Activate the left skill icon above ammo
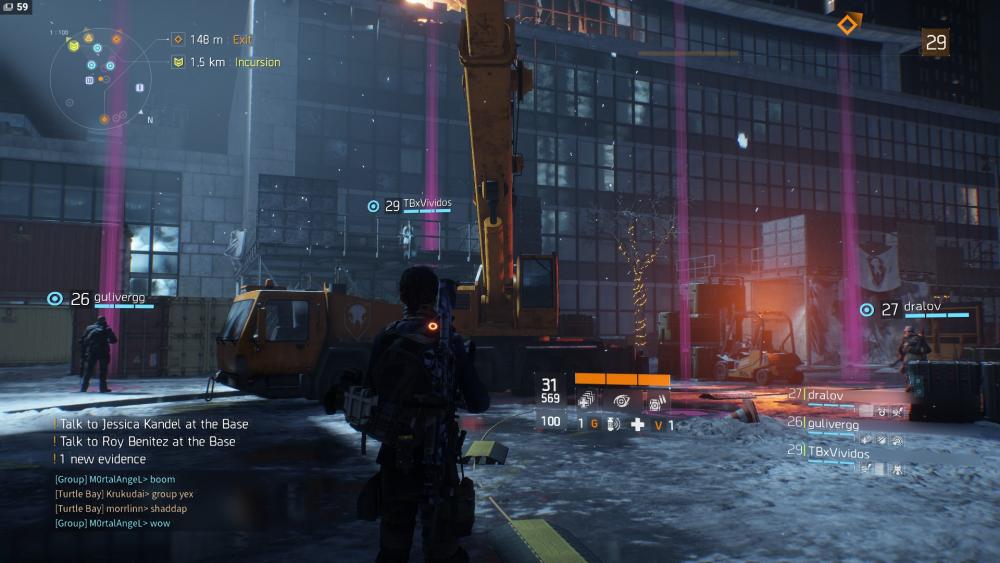Image resolution: width=1000 pixels, height=563 pixels. (x=587, y=400)
